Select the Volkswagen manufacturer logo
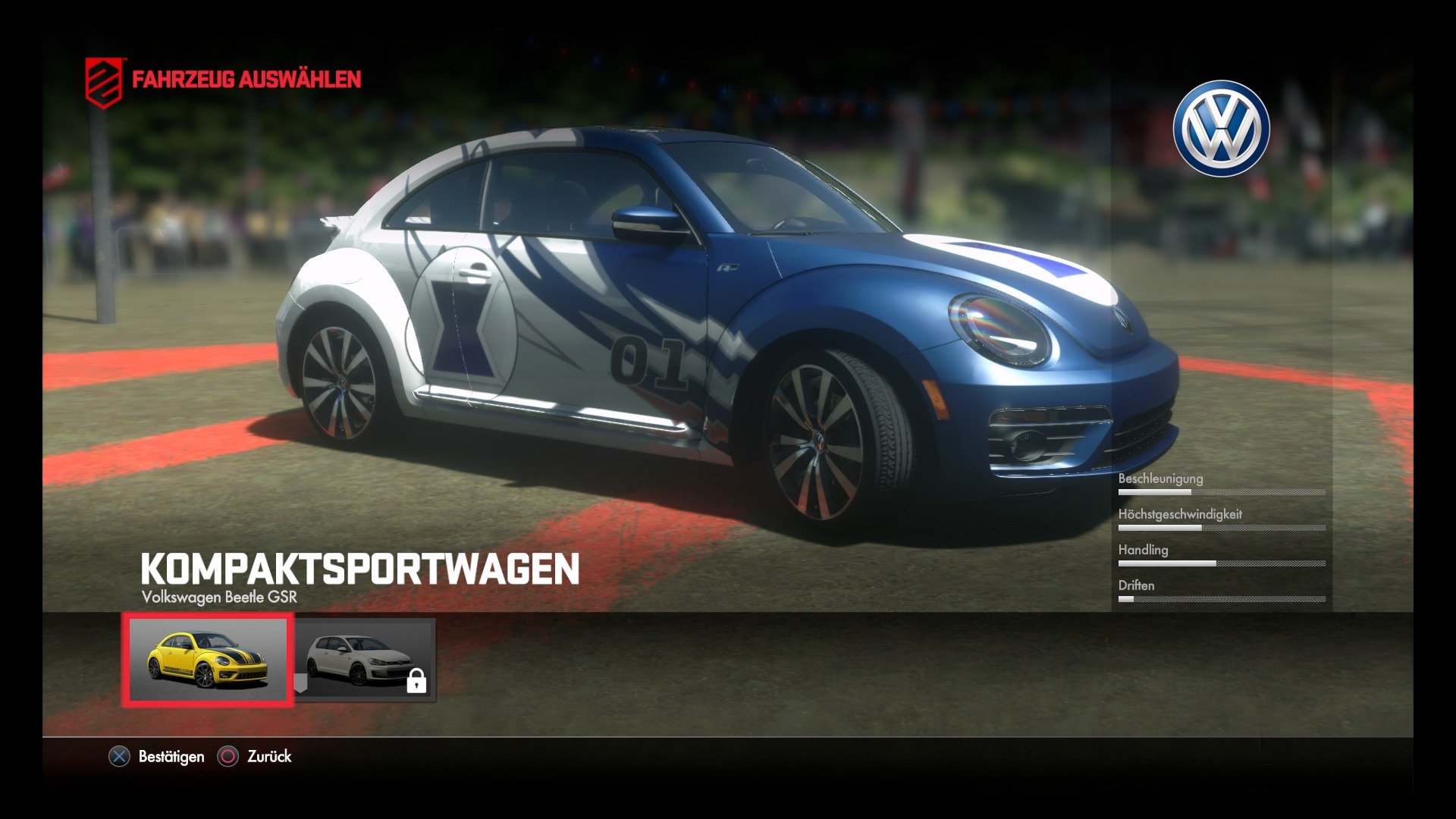The image size is (1456, 819). coord(1222,125)
